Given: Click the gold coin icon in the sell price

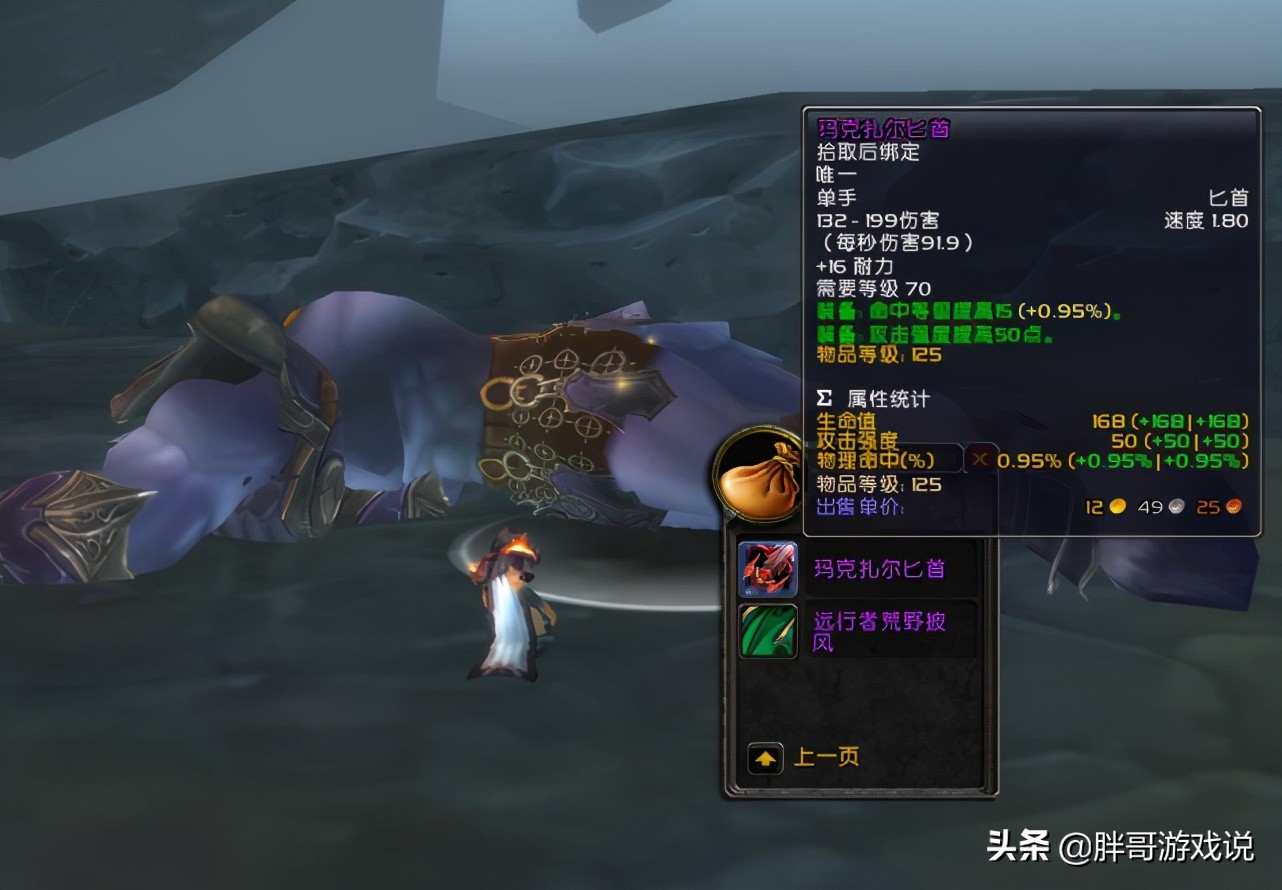Looking at the screenshot, I should [1116, 507].
